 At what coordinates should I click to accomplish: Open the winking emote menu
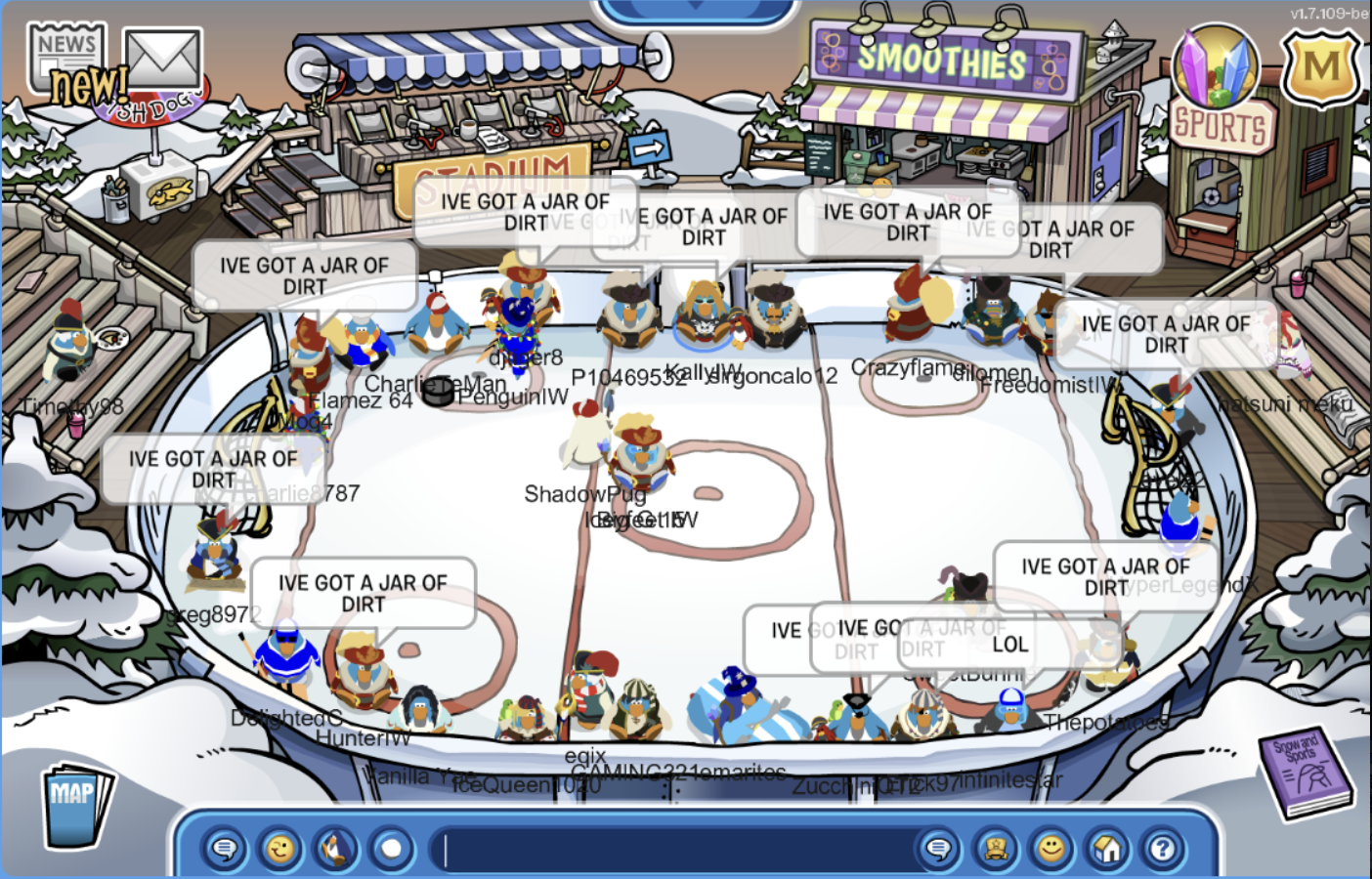[280, 848]
